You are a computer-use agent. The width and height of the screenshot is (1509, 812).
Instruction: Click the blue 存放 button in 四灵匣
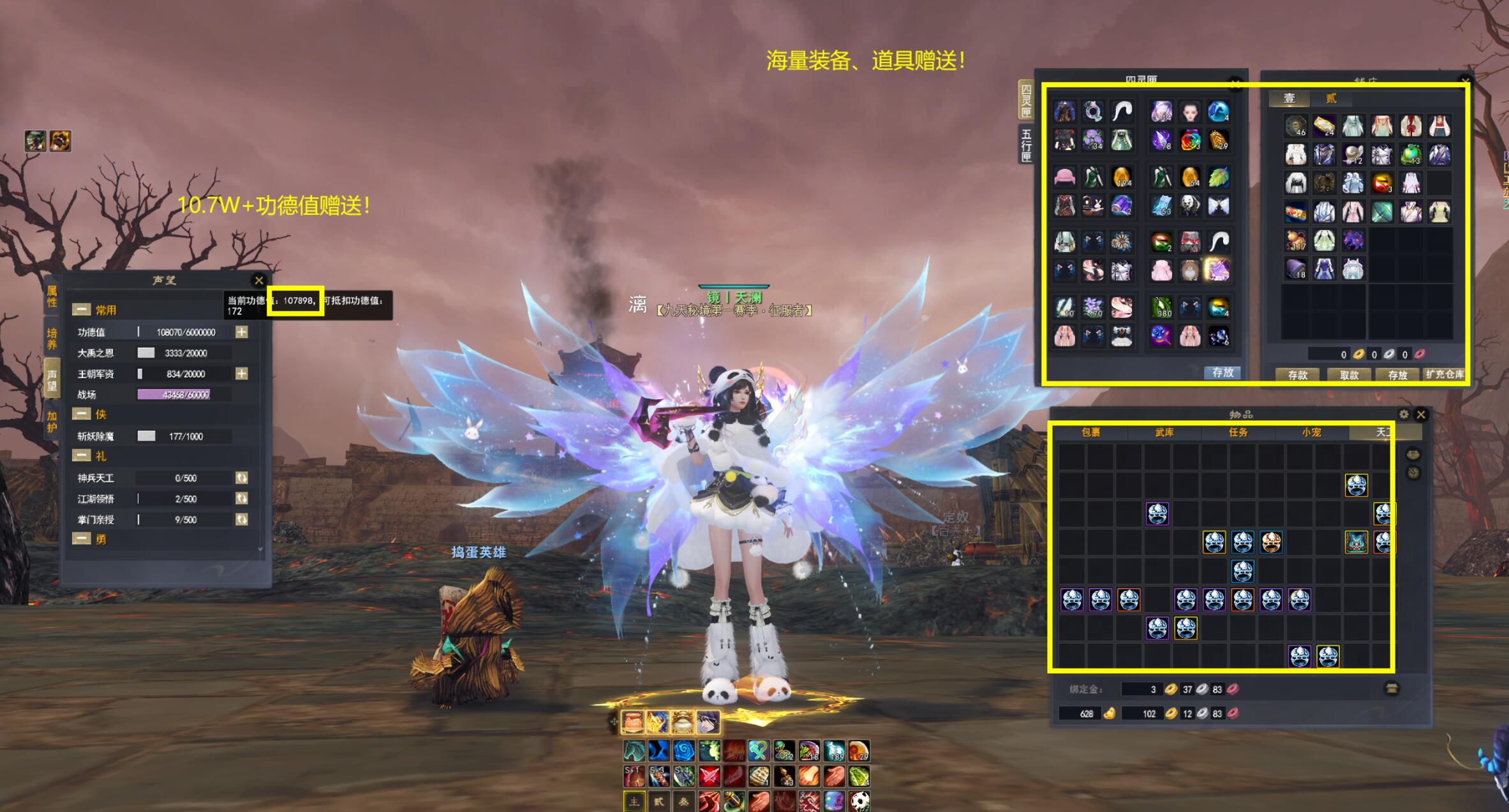coord(1222,373)
